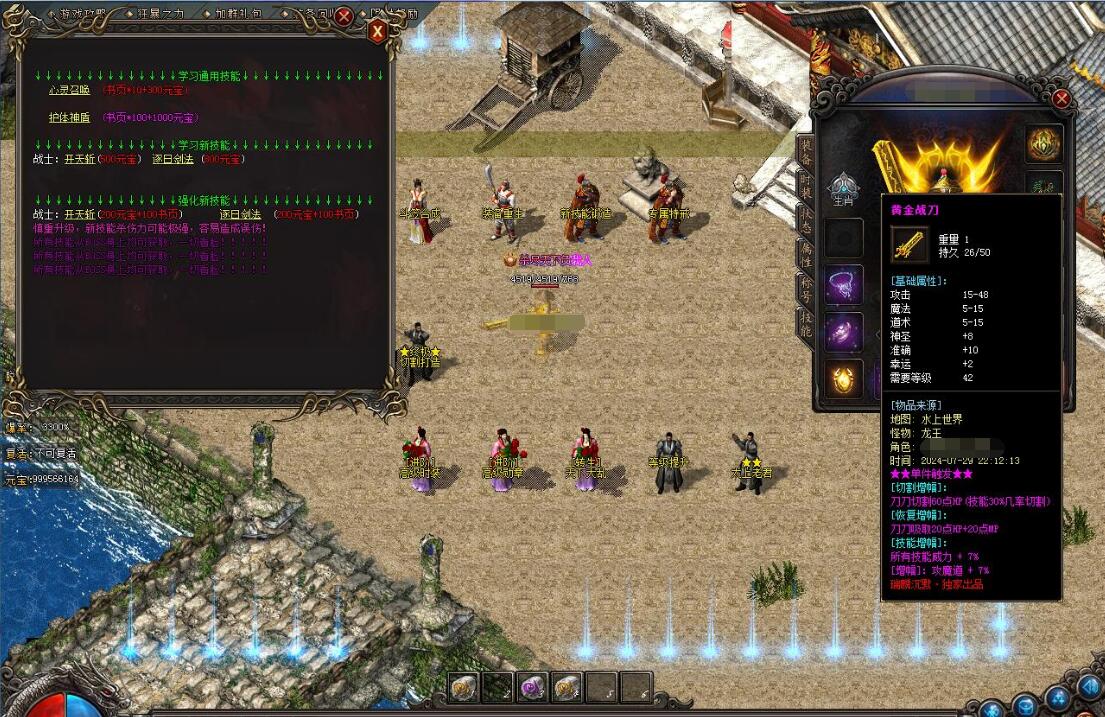The height and width of the screenshot is (717, 1105).
Task: Close the skill learning dialog with orange X
Action: click(x=378, y=31)
